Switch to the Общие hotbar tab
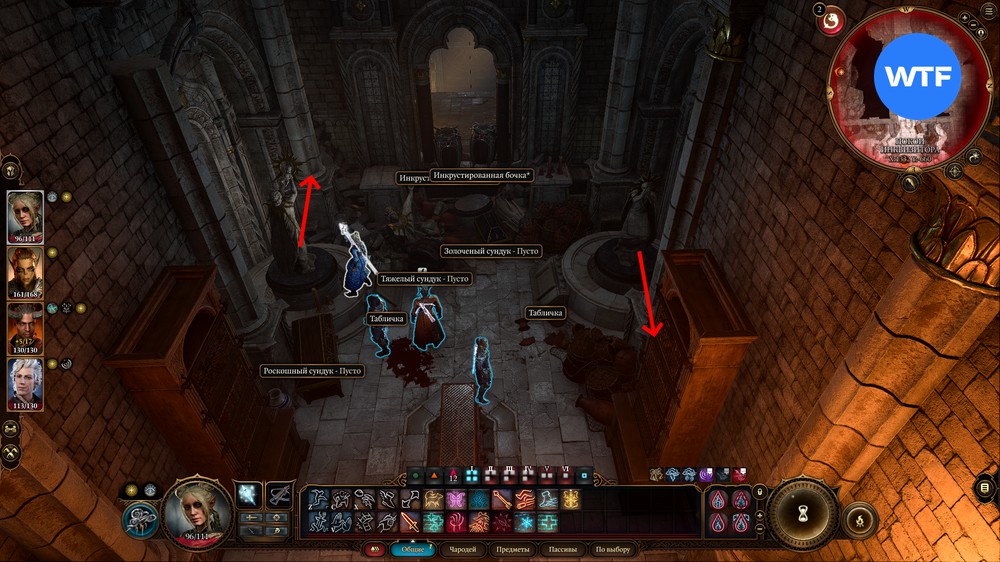The width and height of the screenshot is (1000, 562). (x=412, y=549)
